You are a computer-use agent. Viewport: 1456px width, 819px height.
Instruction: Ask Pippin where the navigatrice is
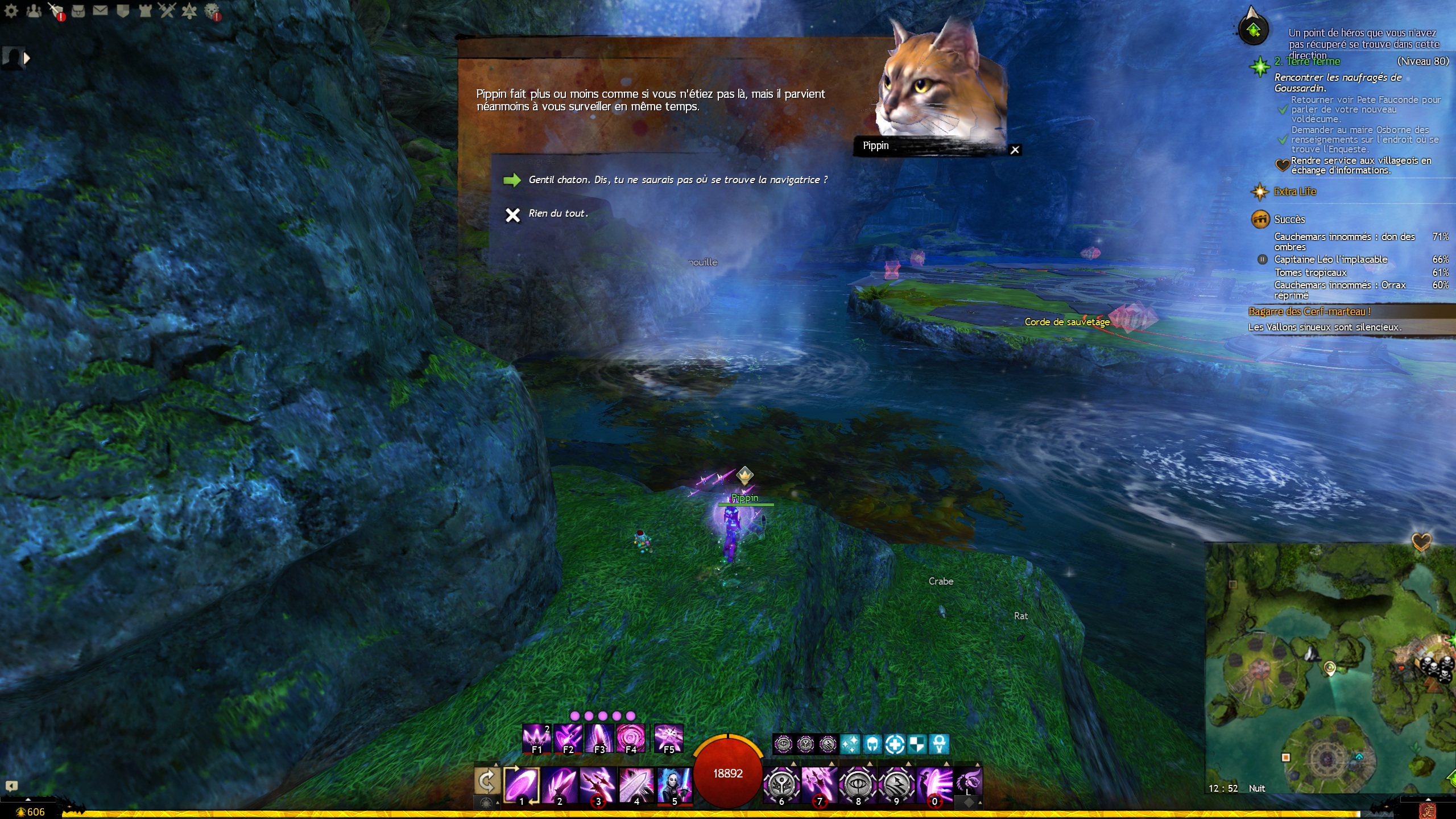pos(677,180)
